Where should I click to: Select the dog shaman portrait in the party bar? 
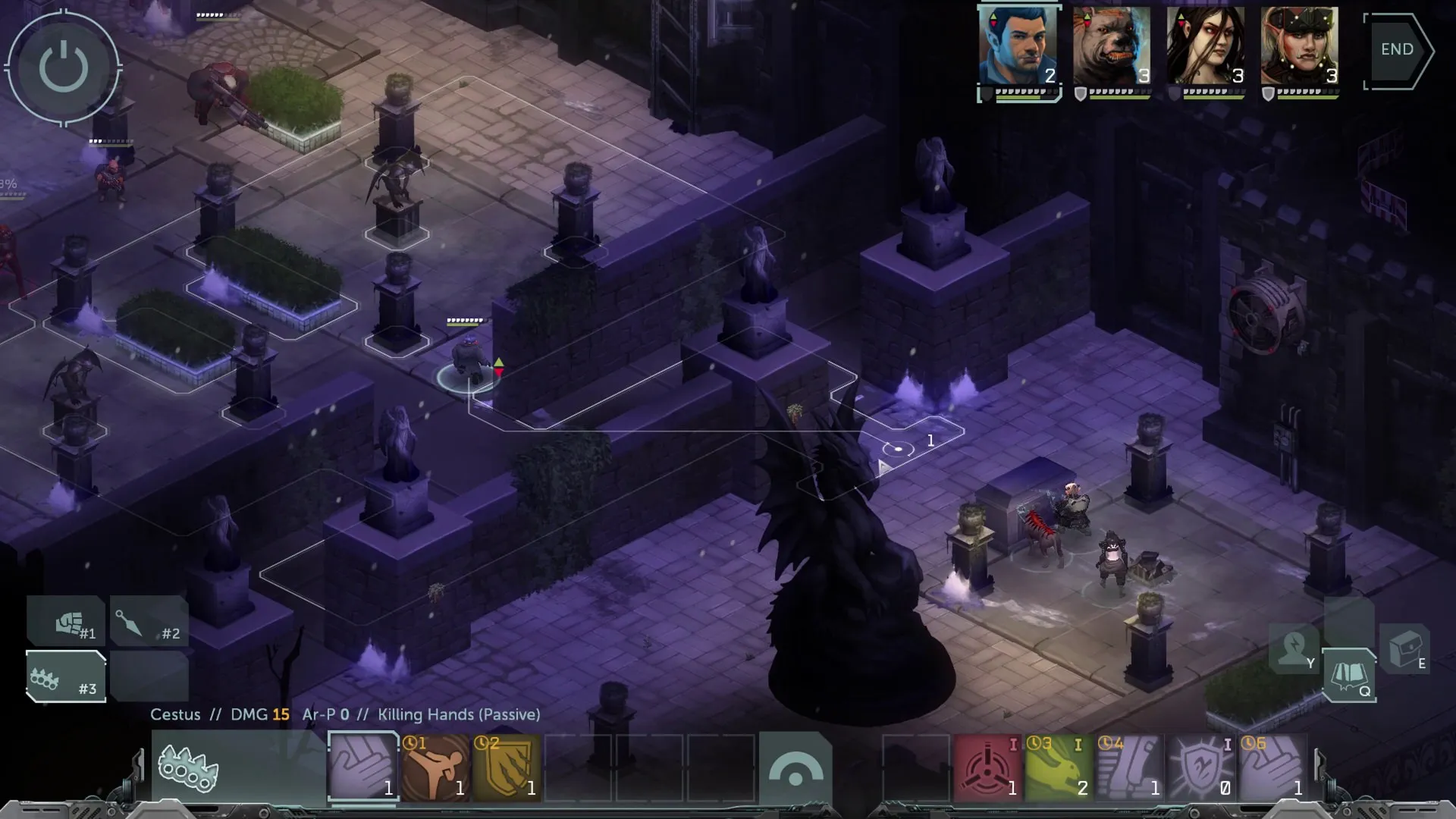click(1112, 45)
